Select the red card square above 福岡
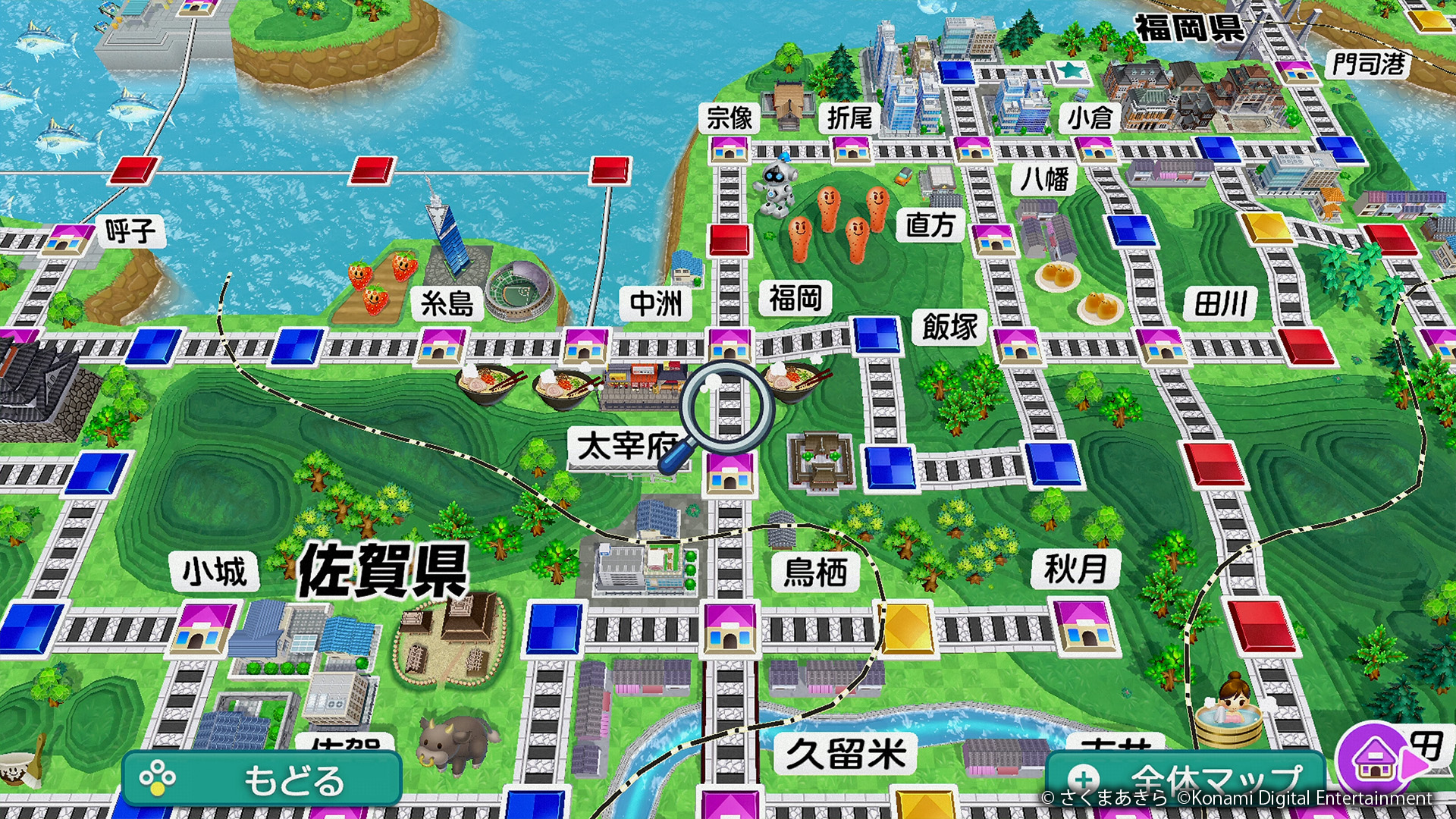Image resolution: width=1456 pixels, height=819 pixels. (x=730, y=239)
